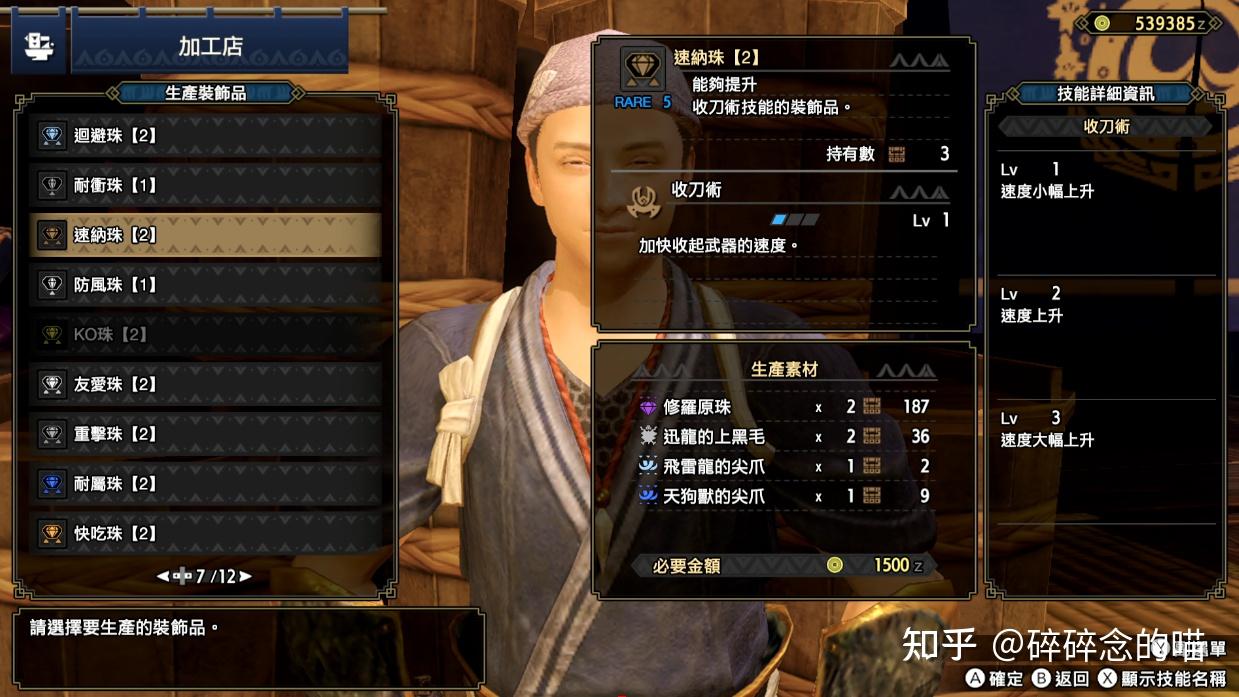Click the 飛雷龍的尖爪 material row
This screenshot has height=697, width=1239.
coord(785,466)
